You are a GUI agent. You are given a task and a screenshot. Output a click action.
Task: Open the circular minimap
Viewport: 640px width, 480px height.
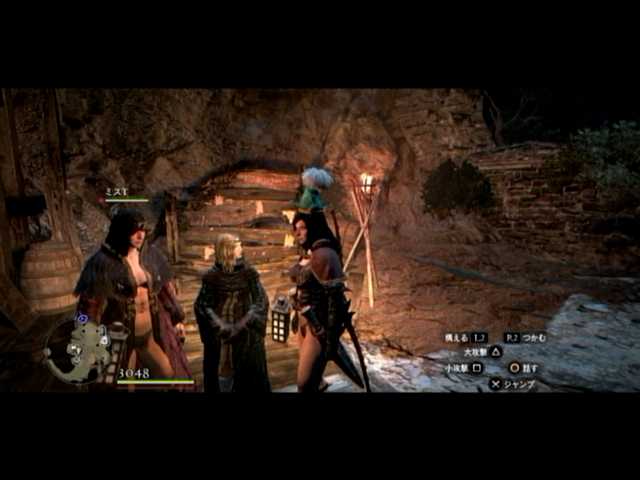pyautogui.click(x=79, y=351)
